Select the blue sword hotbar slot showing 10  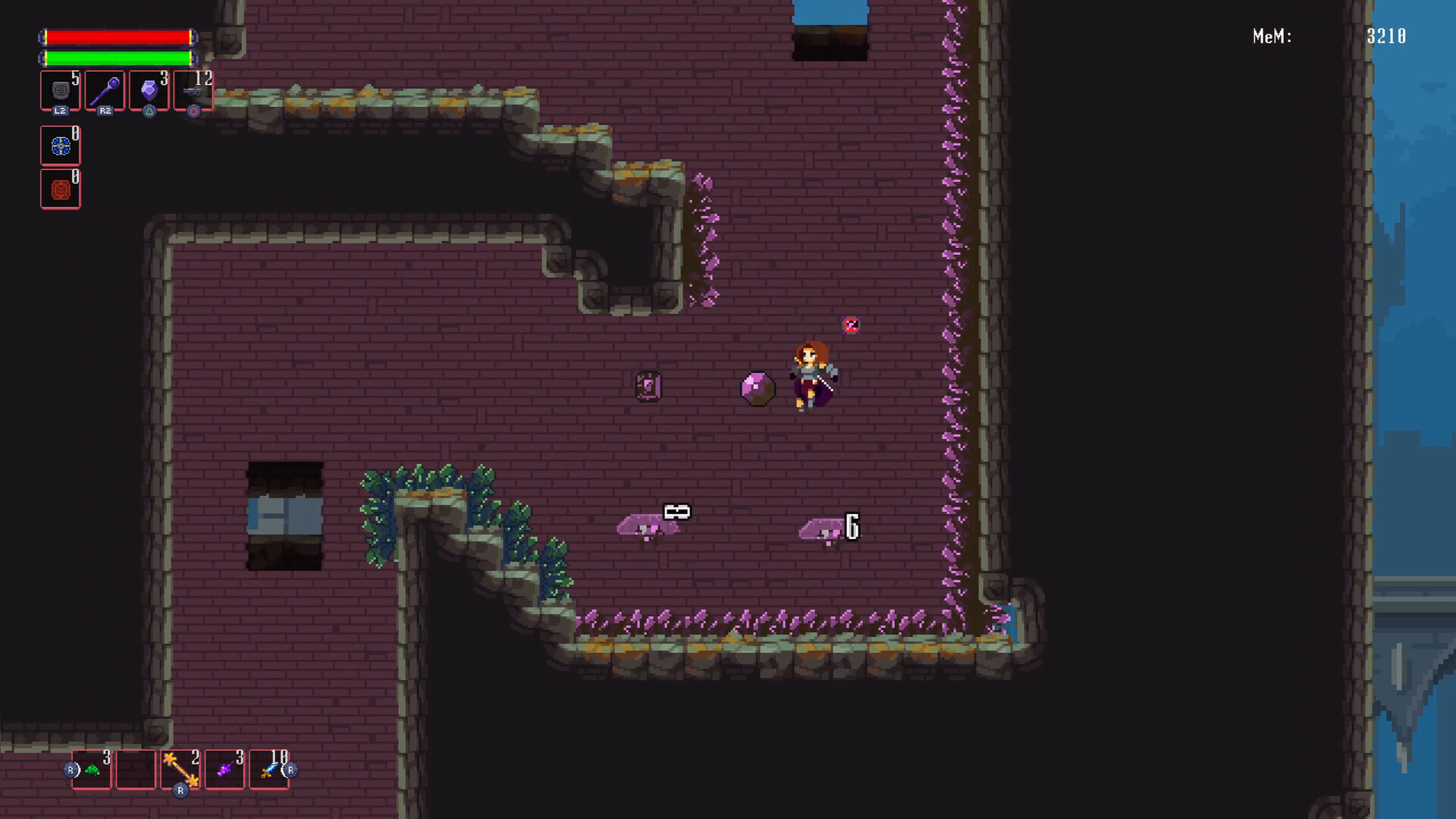pyautogui.click(x=269, y=769)
